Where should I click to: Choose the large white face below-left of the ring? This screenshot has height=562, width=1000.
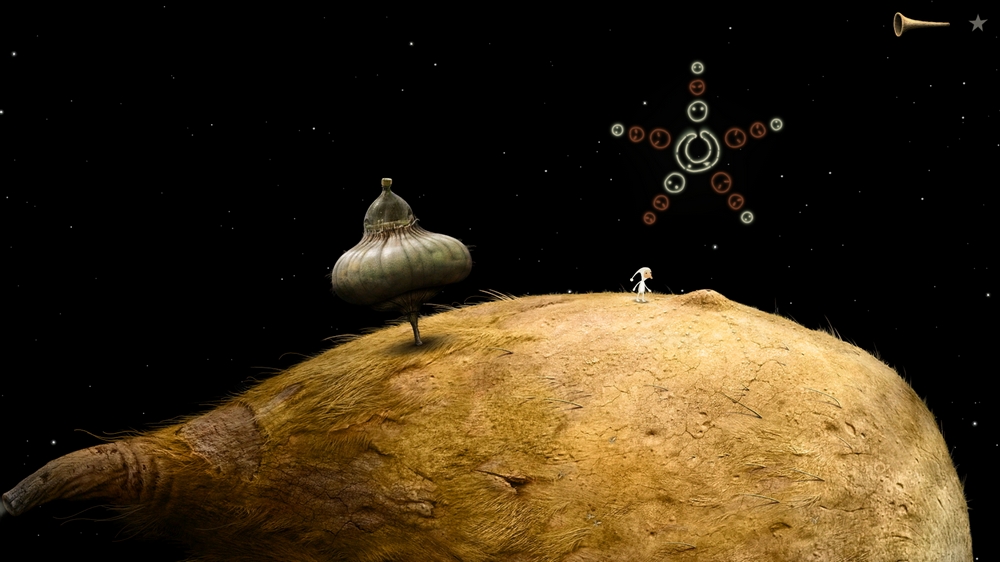[x=674, y=183]
